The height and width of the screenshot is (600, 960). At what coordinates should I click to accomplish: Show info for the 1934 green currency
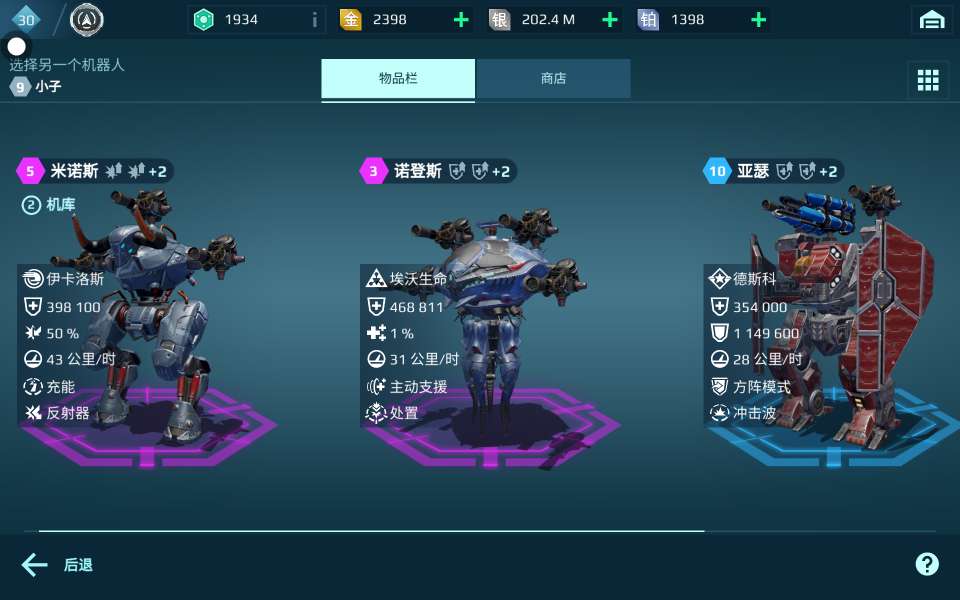(x=315, y=20)
